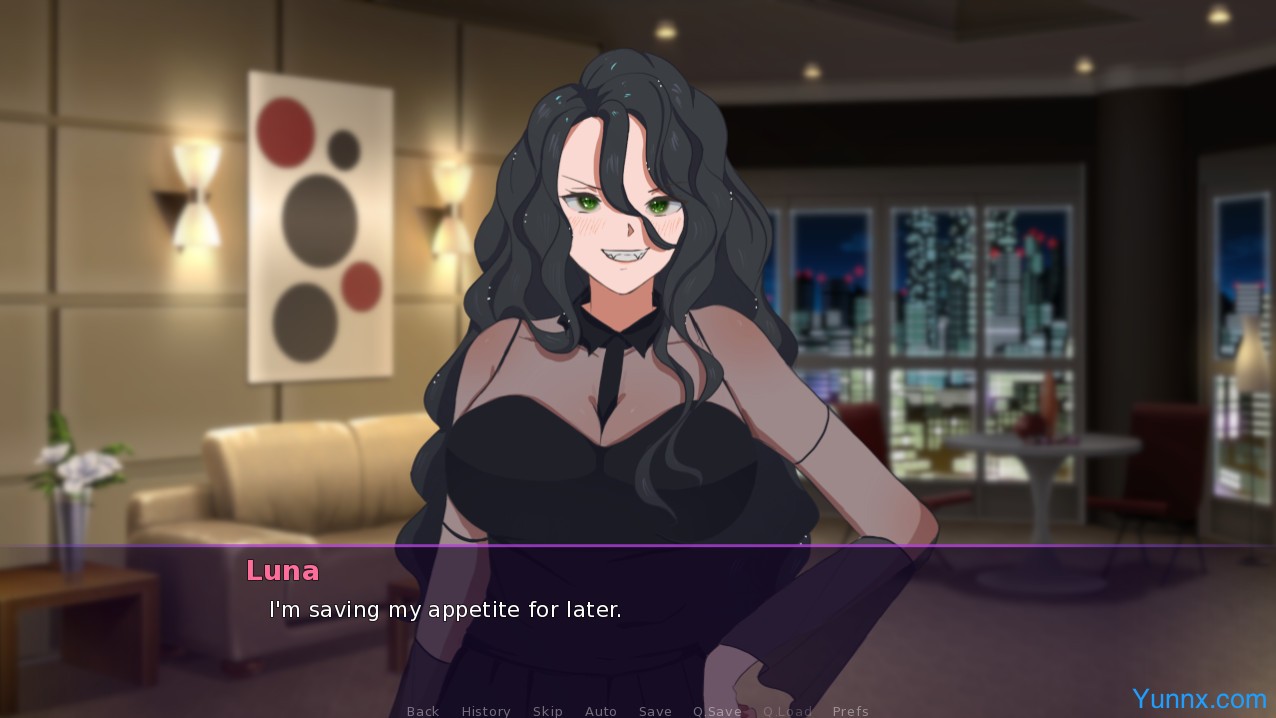Quick save with Q.Save
Screen dimensions: 1276x718
coord(717,711)
